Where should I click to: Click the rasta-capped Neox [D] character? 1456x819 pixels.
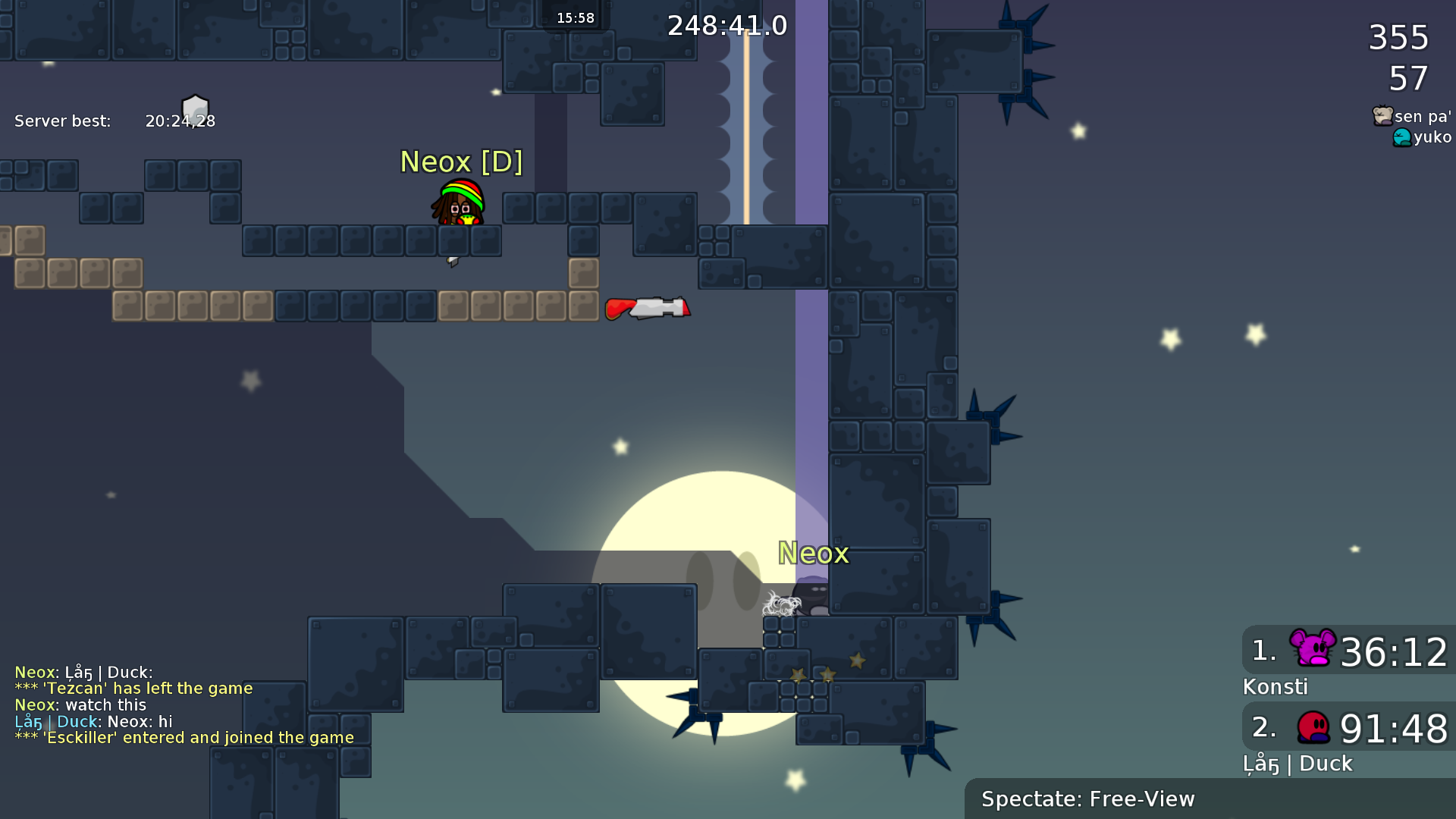(x=459, y=205)
